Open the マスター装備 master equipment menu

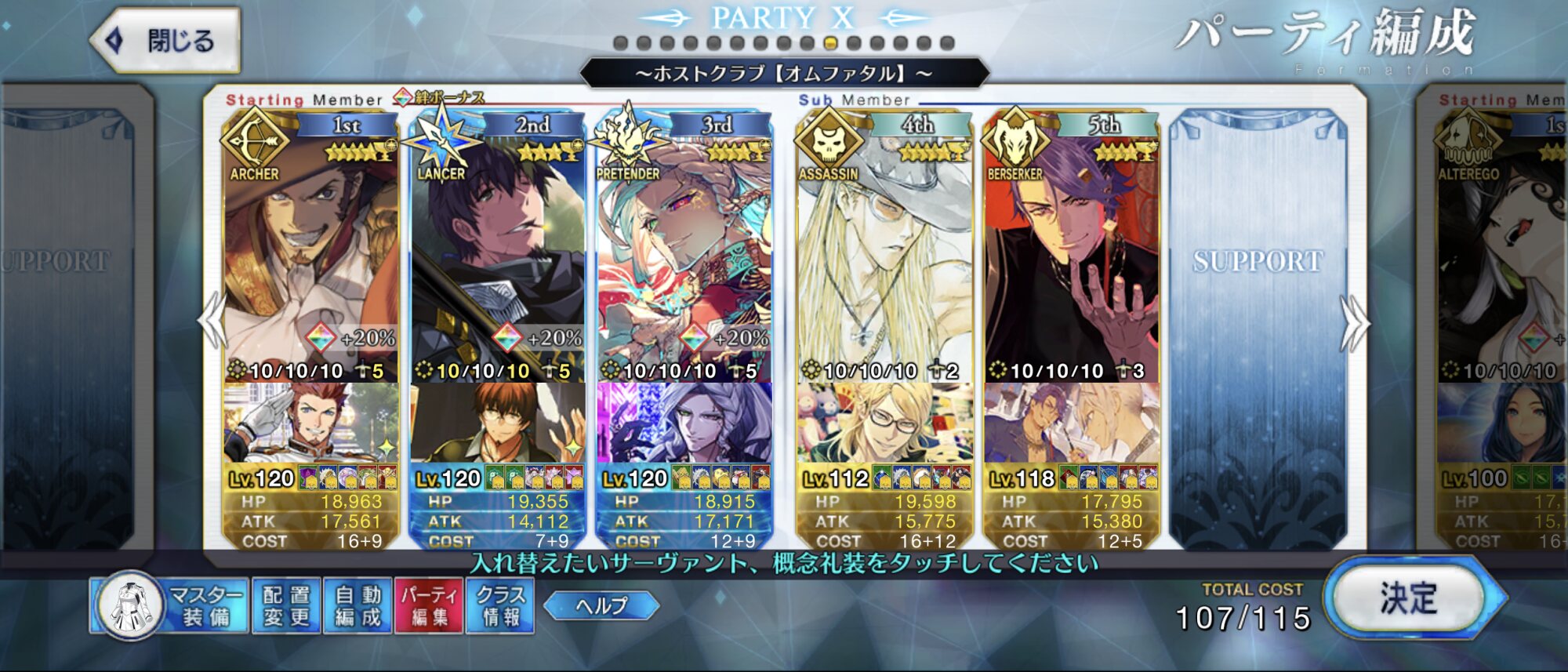click(x=170, y=606)
